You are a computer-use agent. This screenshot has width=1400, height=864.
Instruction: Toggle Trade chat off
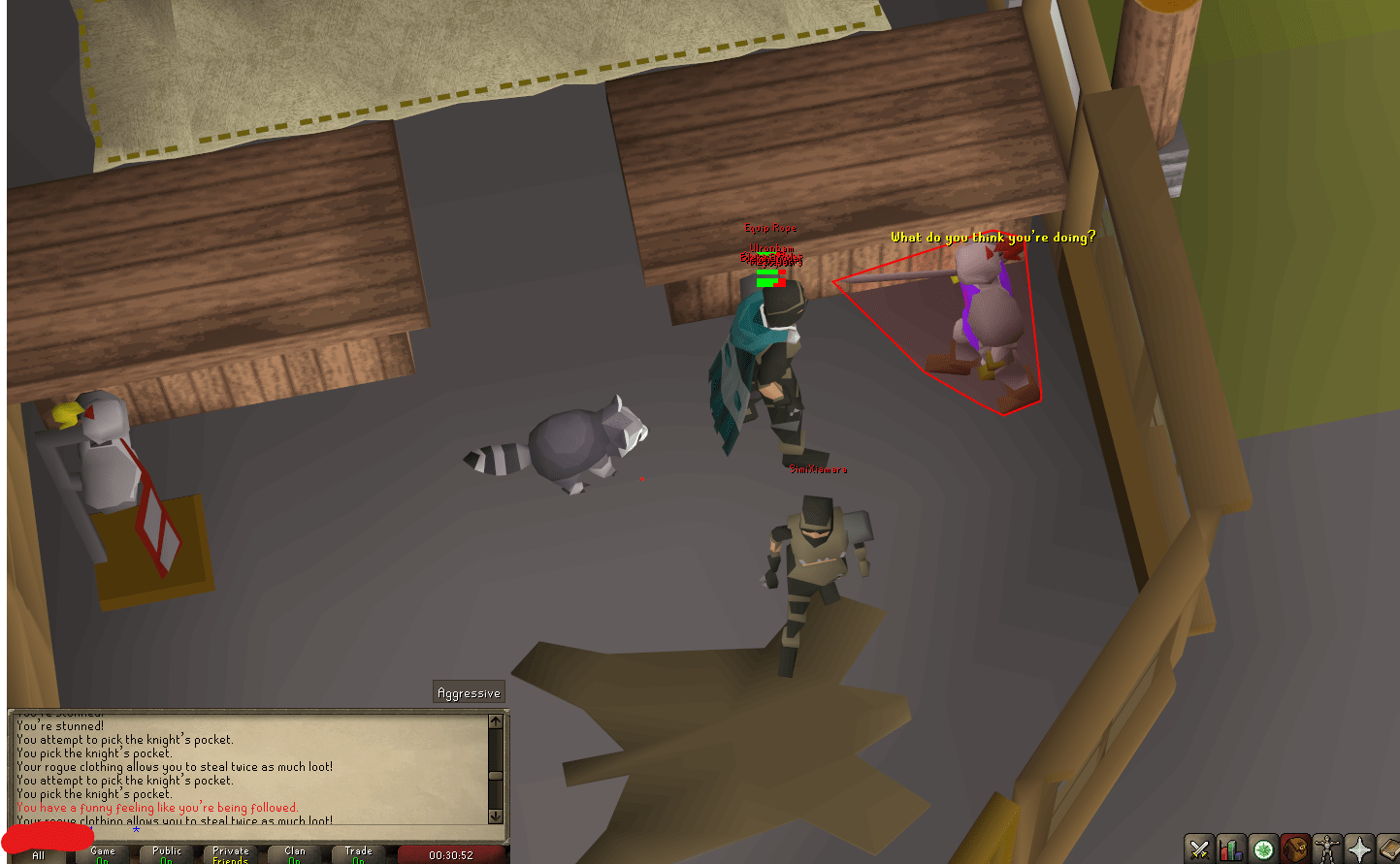point(358,853)
